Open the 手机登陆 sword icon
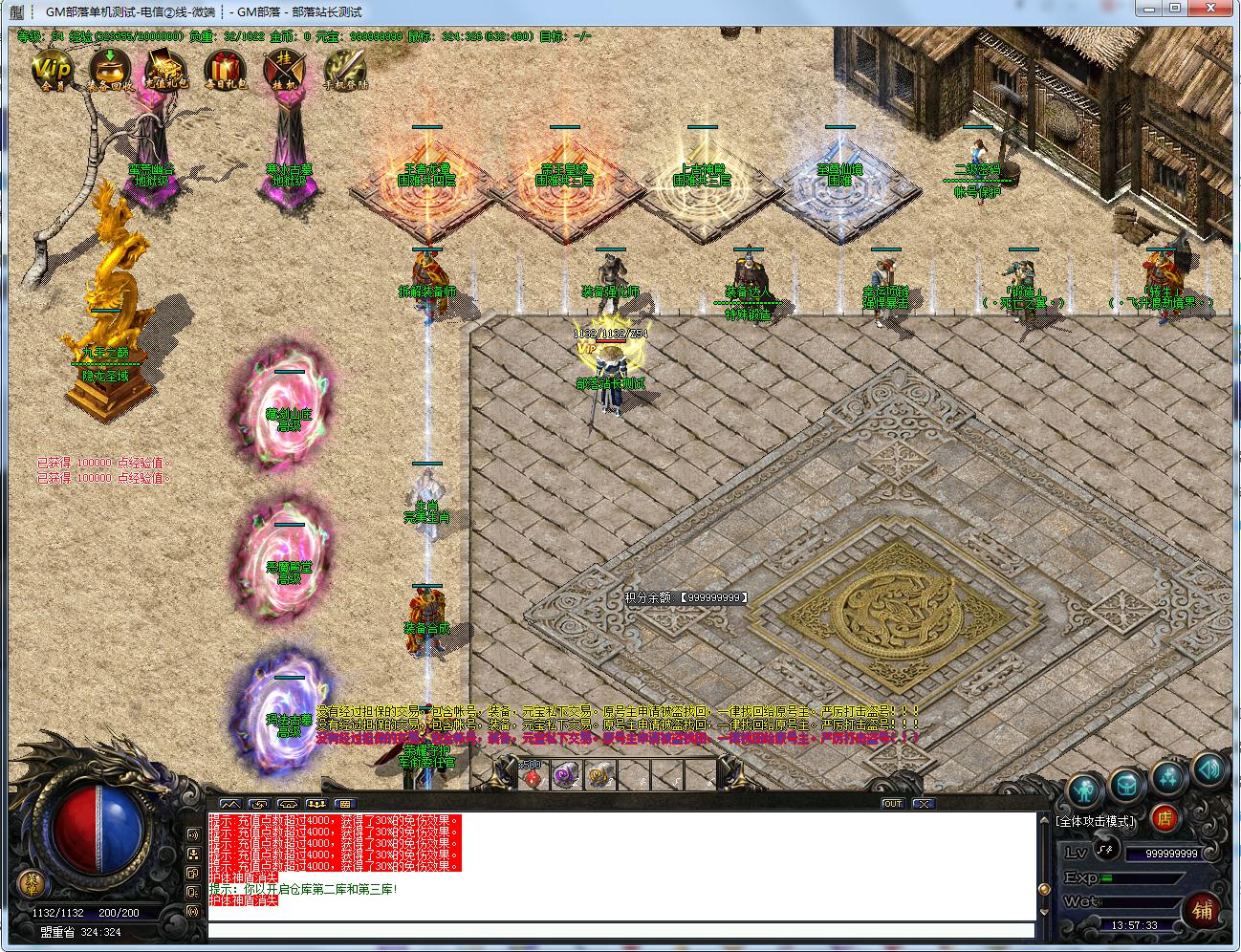 click(x=344, y=69)
